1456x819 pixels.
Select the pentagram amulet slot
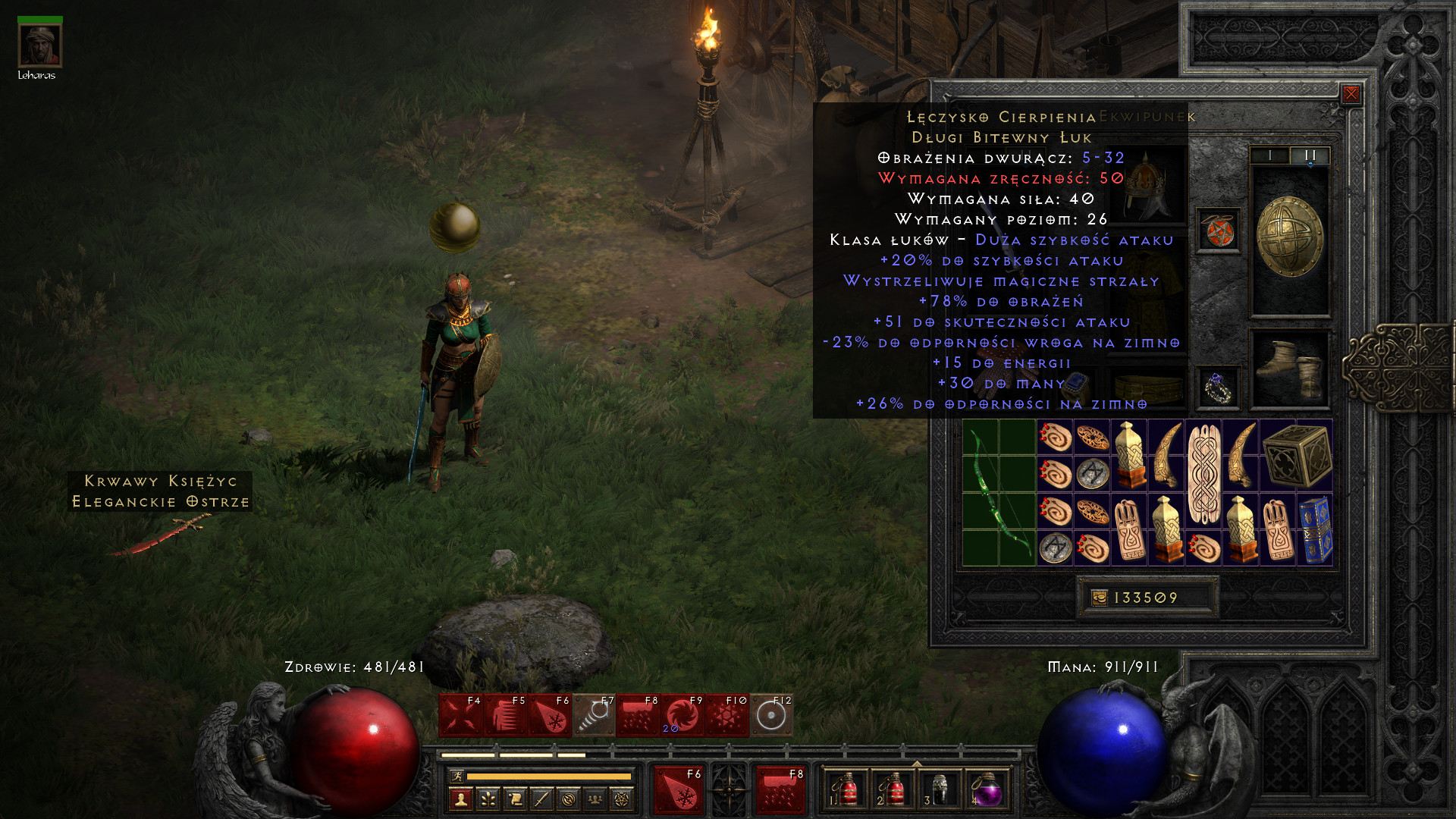pyautogui.click(x=1218, y=231)
